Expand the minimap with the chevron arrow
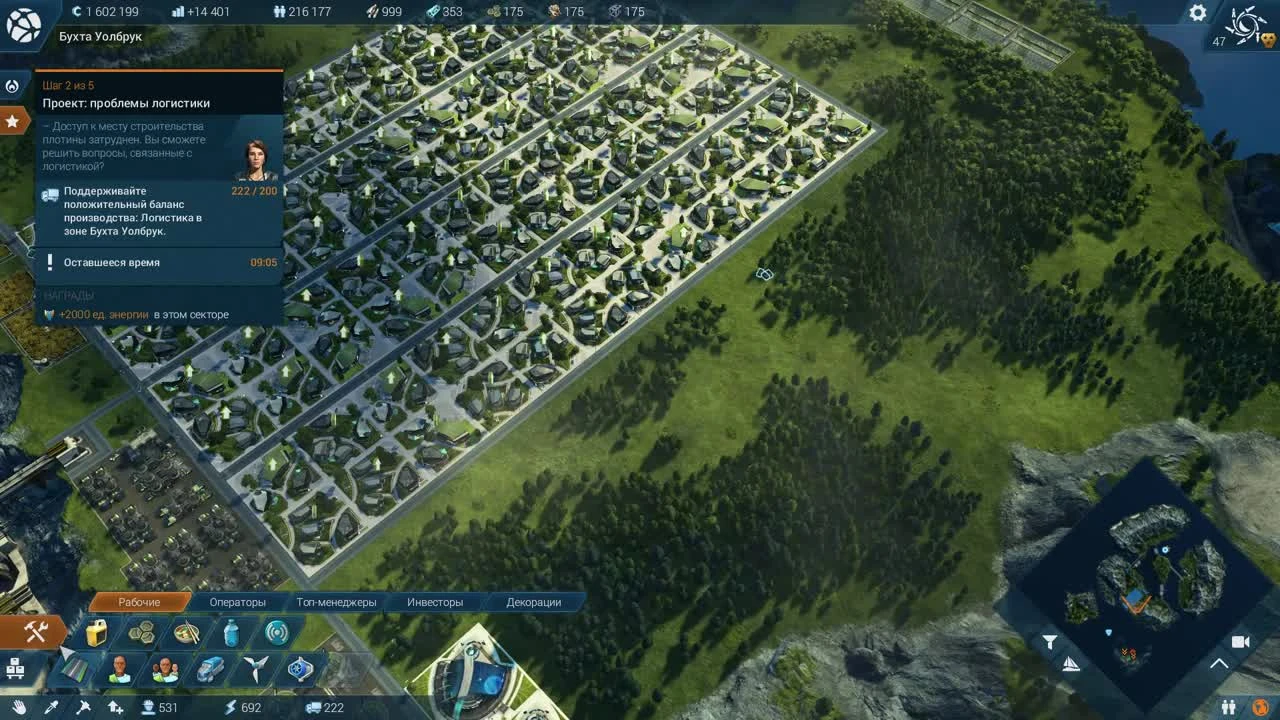1280x720 pixels. point(1219,664)
